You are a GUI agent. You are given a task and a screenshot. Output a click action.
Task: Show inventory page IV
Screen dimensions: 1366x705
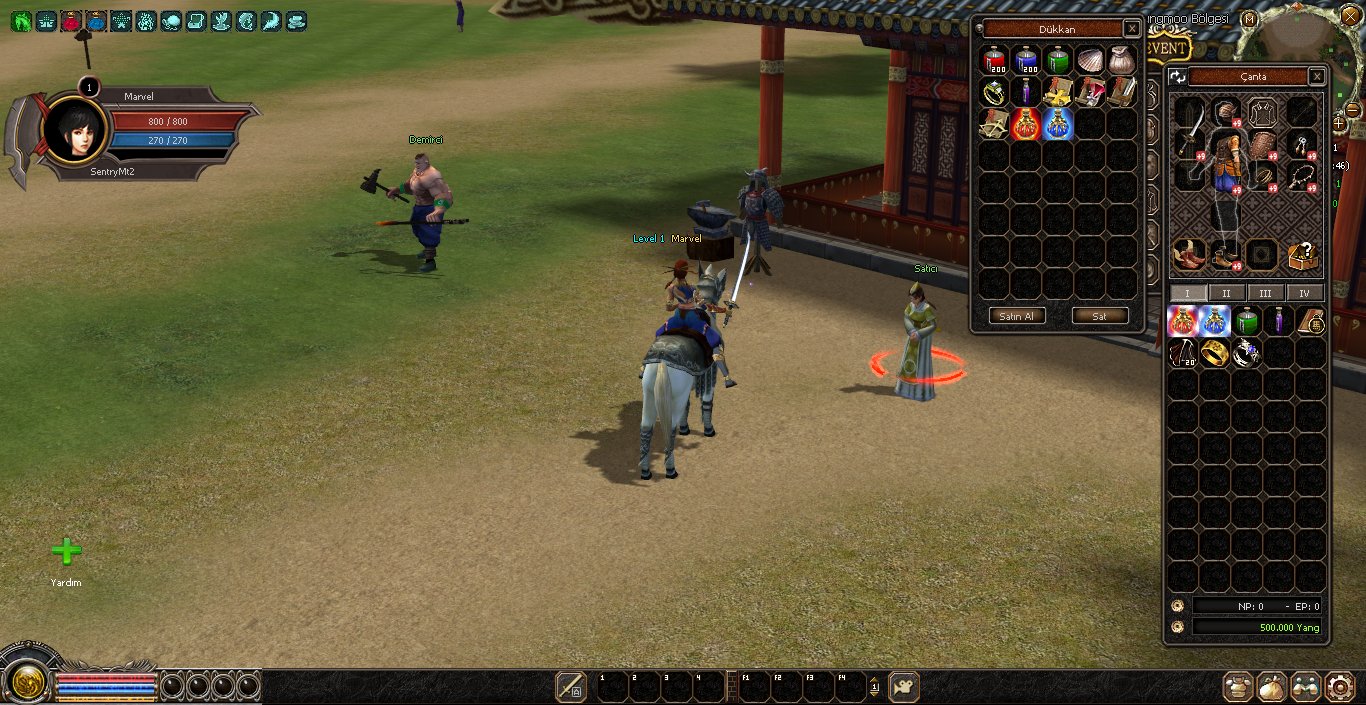click(x=1304, y=293)
